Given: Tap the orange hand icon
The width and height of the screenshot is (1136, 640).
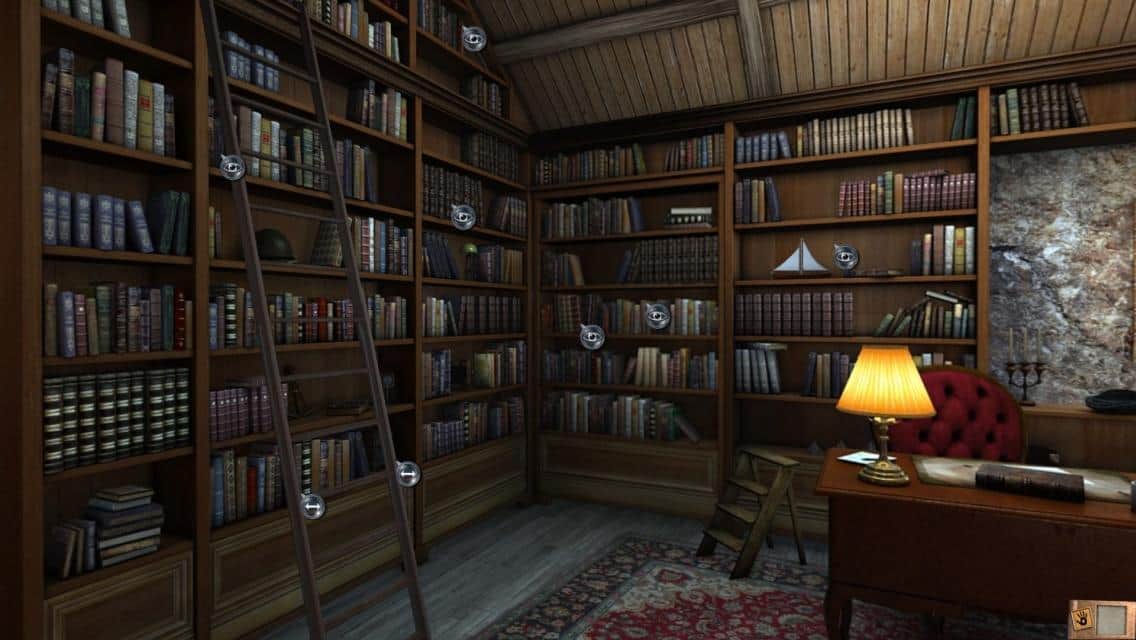Looking at the screenshot, I should pyautogui.click(x=1083, y=616).
